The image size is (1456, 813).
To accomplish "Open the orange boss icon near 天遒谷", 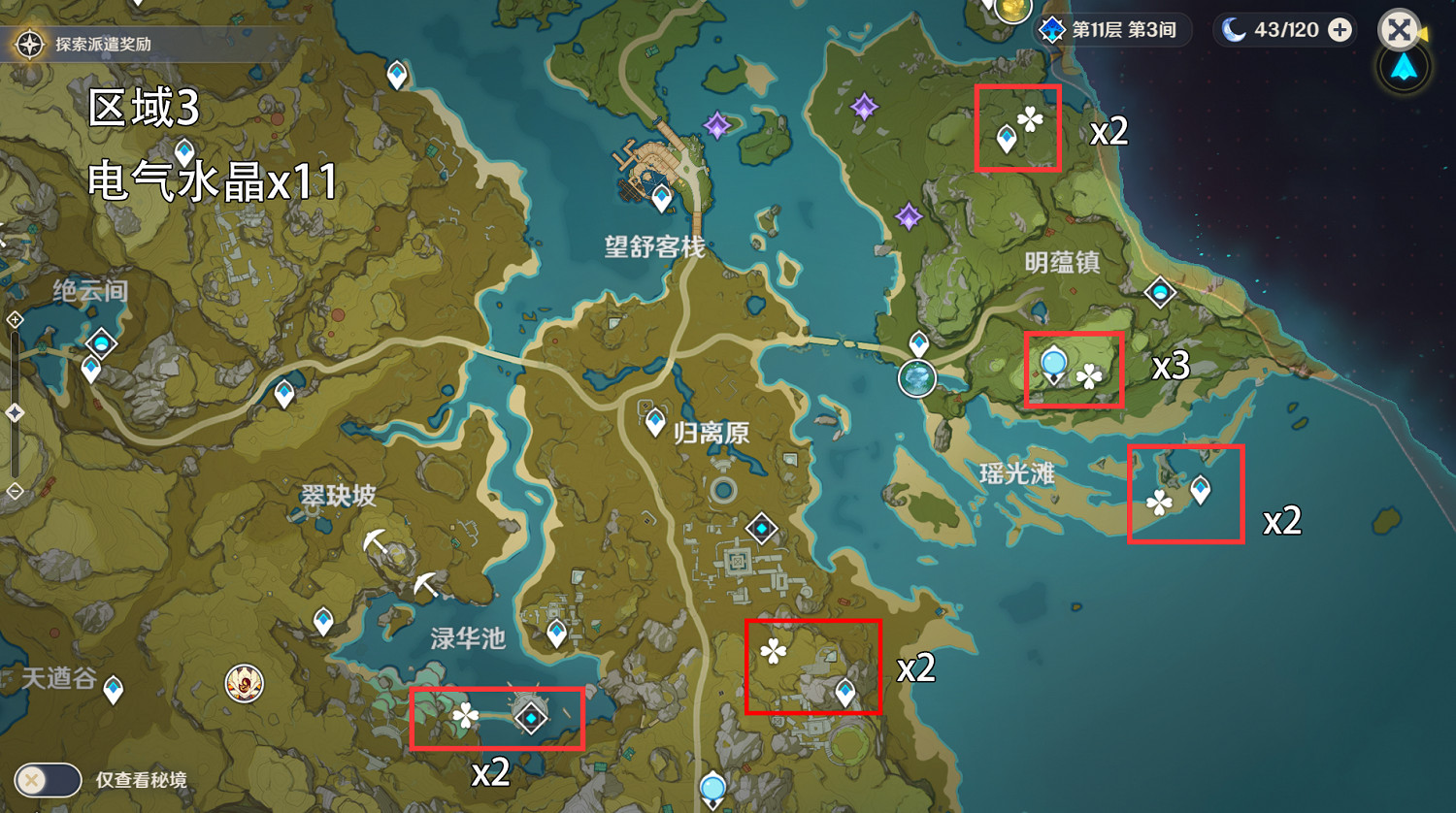I will pyautogui.click(x=243, y=682).
